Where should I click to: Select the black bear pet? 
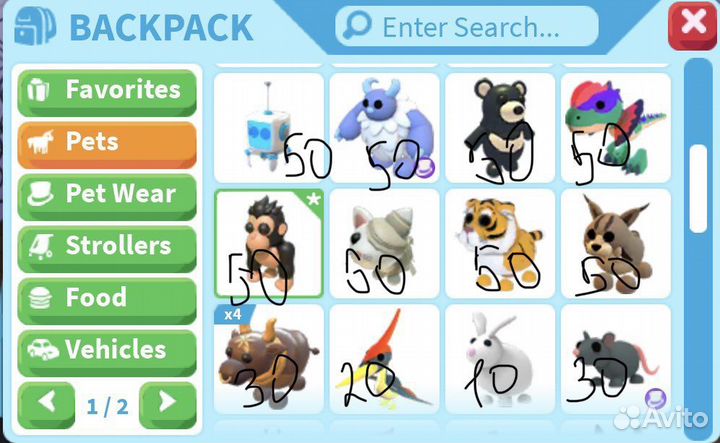(500, 127)
